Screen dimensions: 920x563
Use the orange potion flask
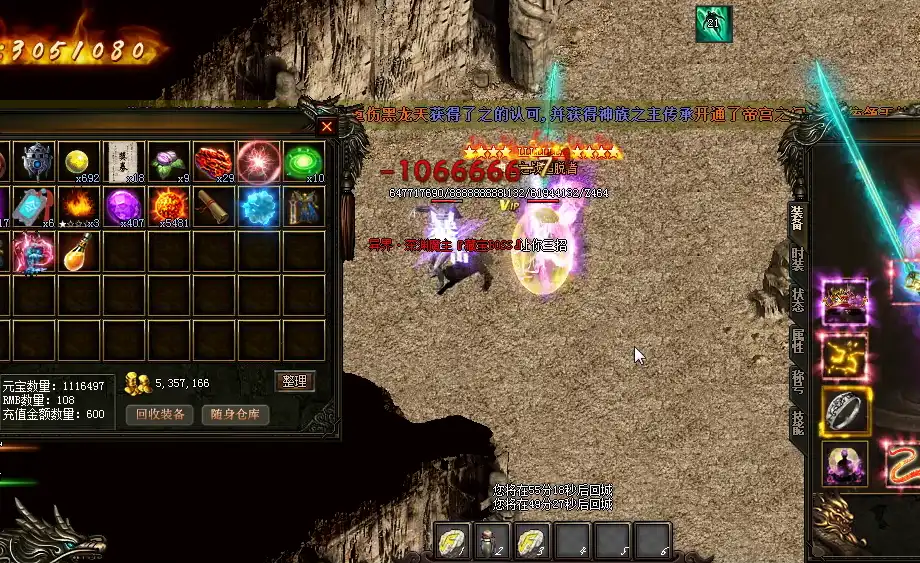coord(79,252)
